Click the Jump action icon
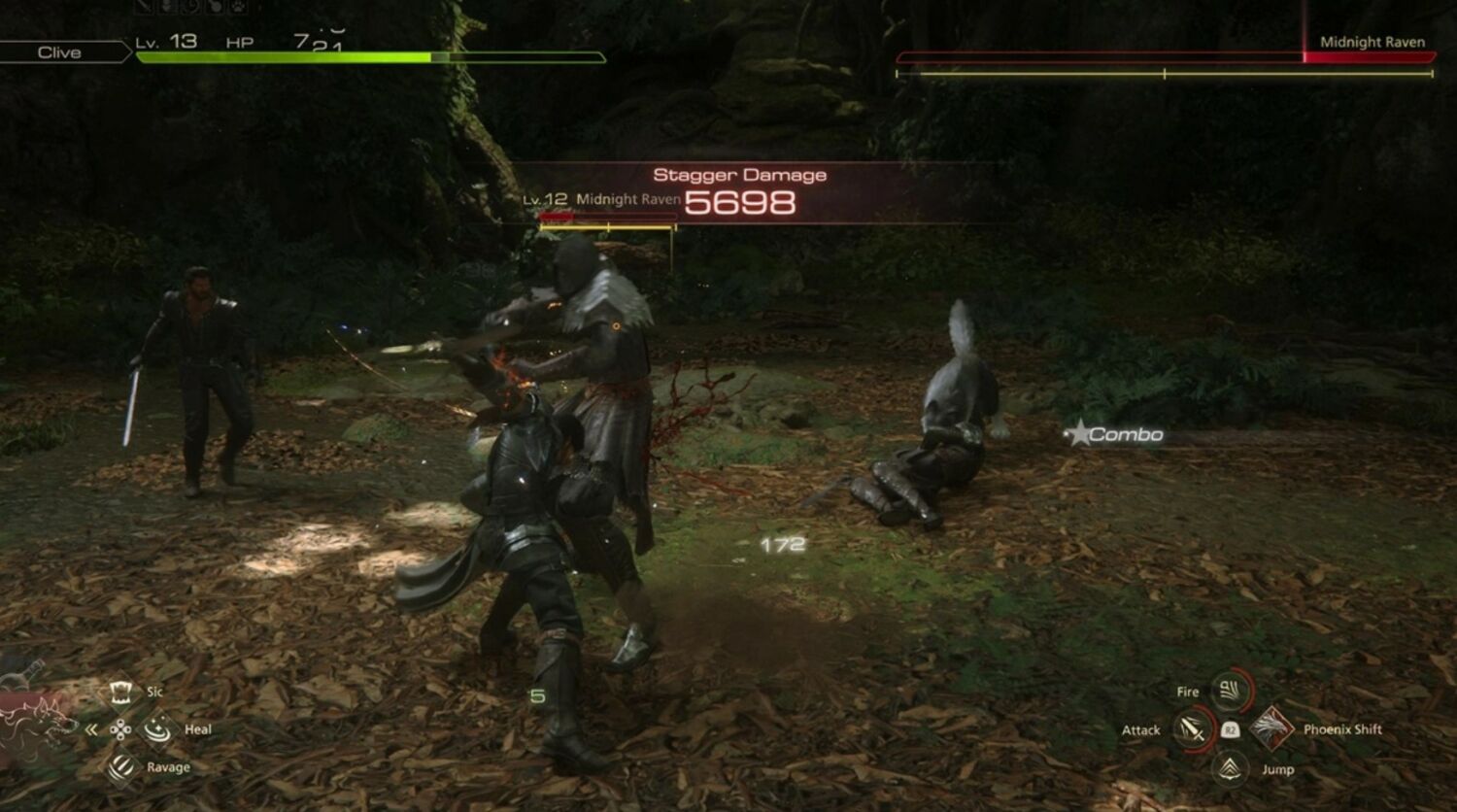Image resolution: width=1457 pixels, height=812 pixels. (x=1231, y=769)
